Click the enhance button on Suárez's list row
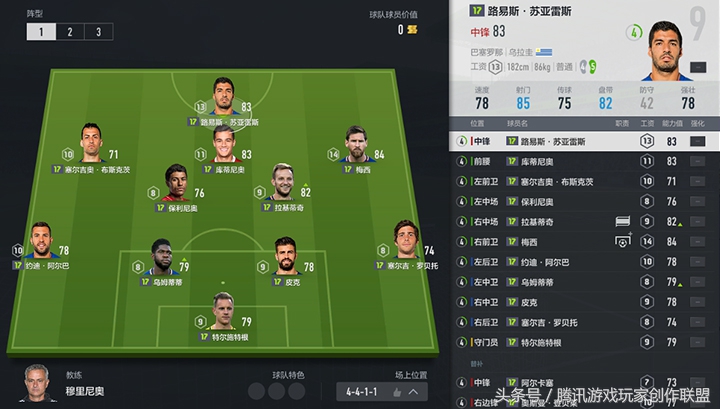This screenshot has width=720, height=409. pyautogui.click(x=698, y=141)
